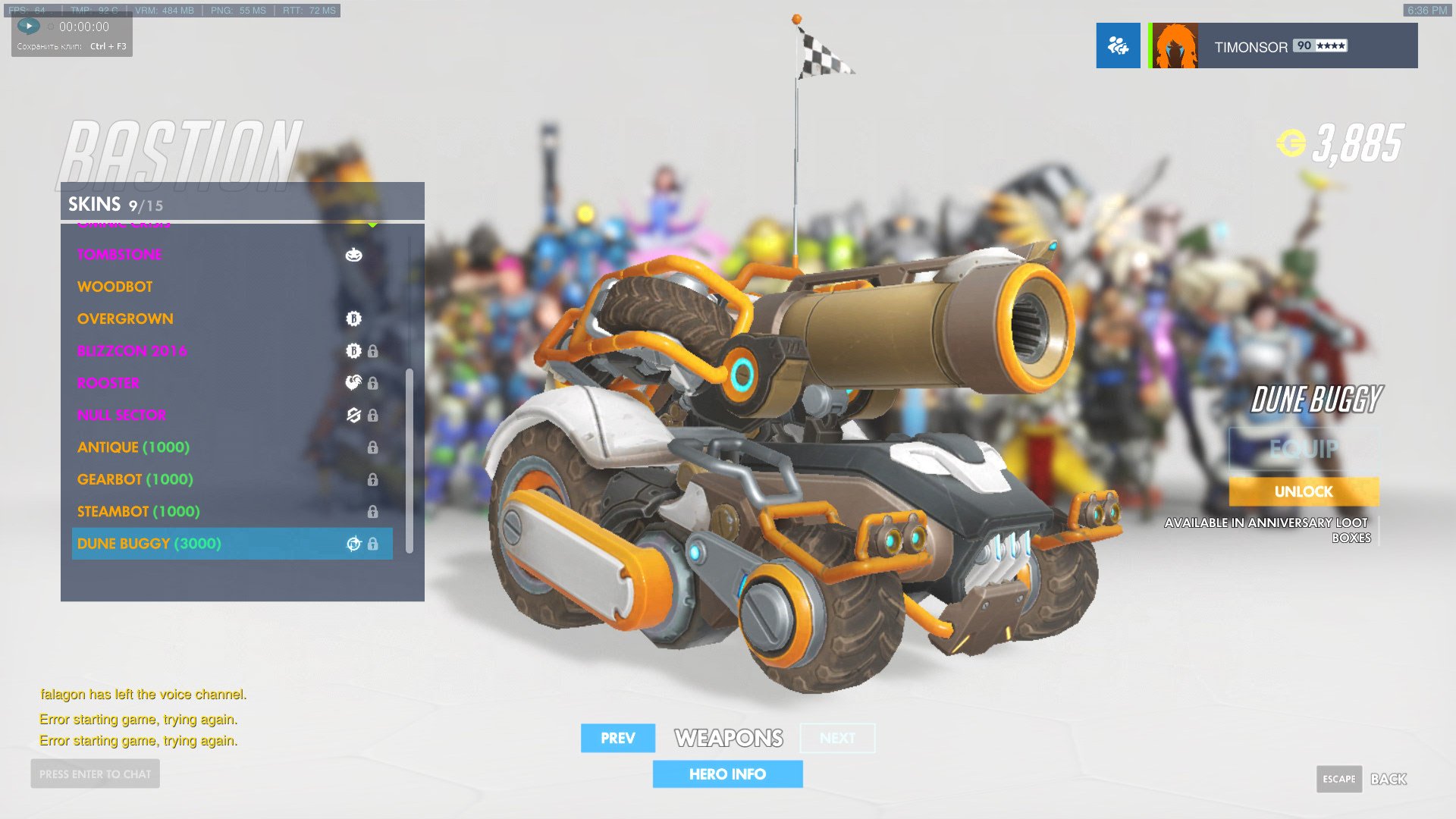Image resolution: width=1456 pixels, height=819 pixels.
Task: Open the Hero Info panel
Action: click(x=727, y=774)
